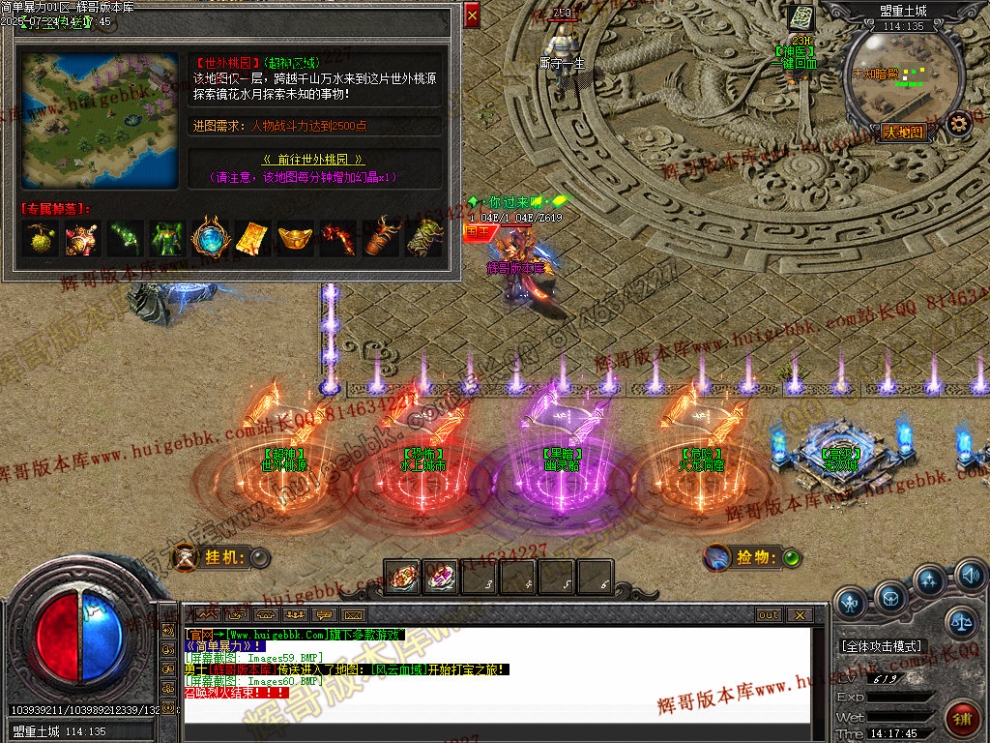Close the chat window with its X
The width and height of the screenshot is (990, 743).
[799, 615]
